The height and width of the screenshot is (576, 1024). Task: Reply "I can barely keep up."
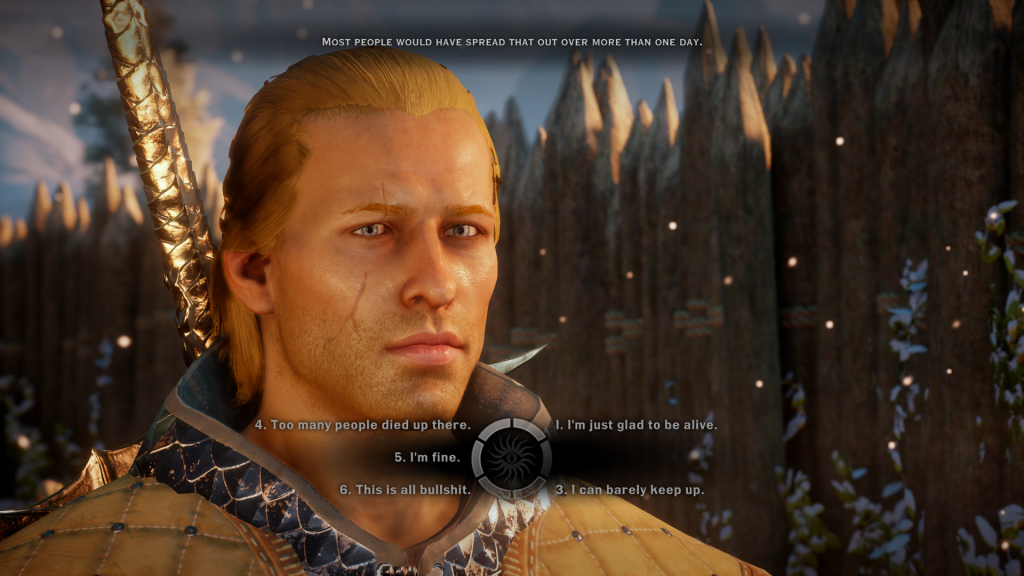click(x=629, y=490)
